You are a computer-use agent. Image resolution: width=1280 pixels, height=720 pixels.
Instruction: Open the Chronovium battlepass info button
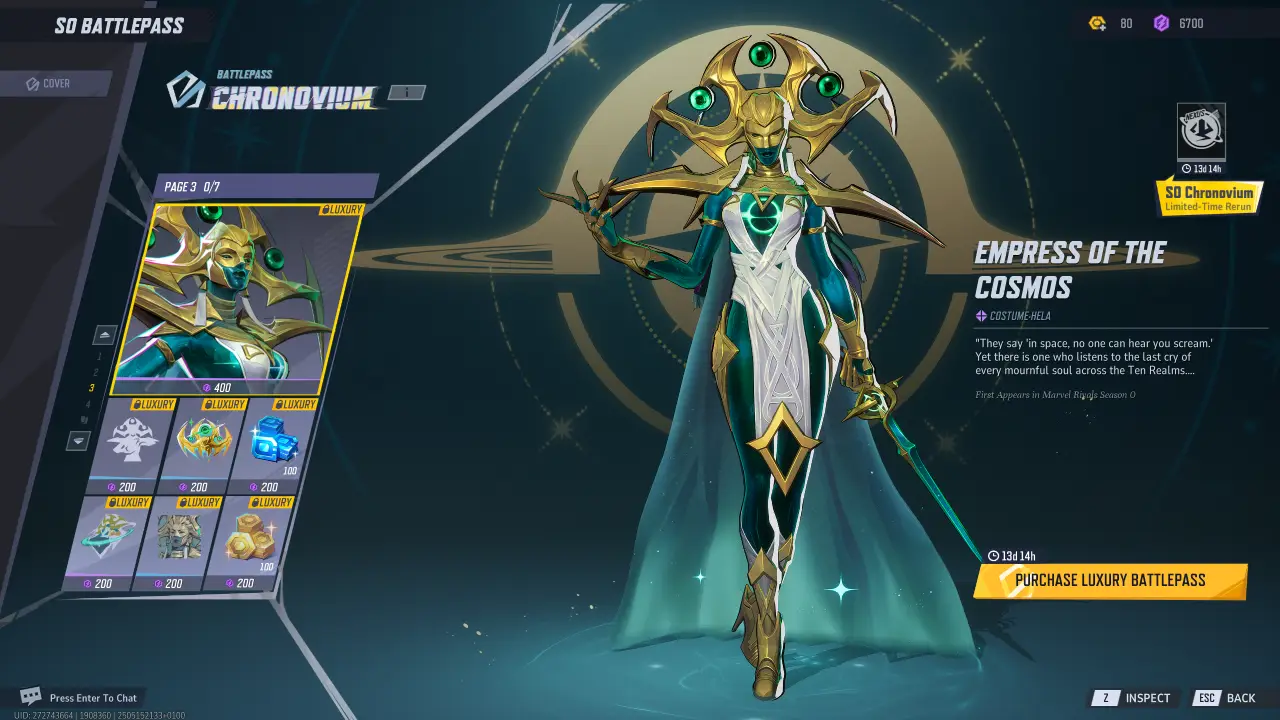(405, 93)
